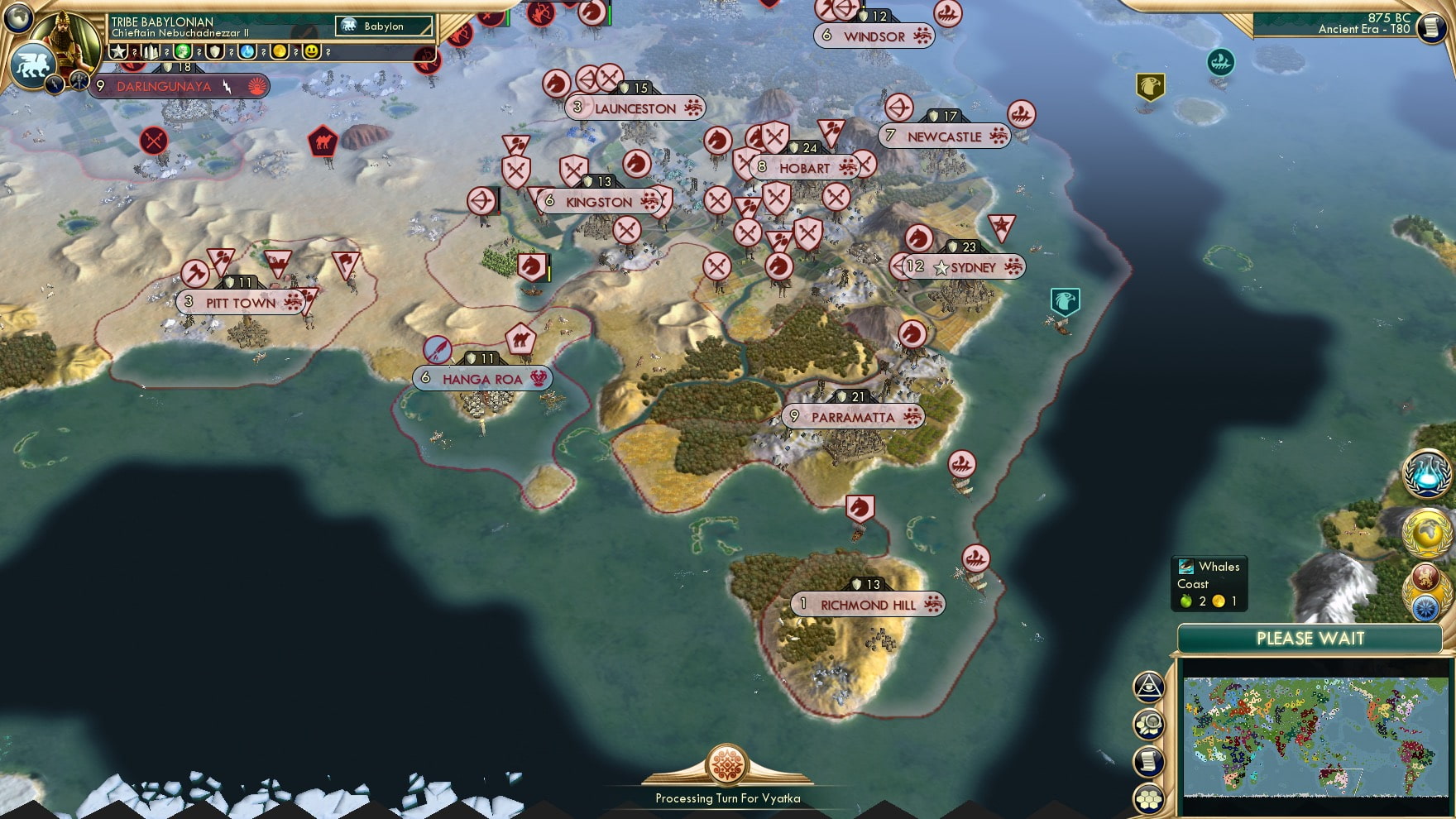
Task: Open the notification log scroll icon
Action: point(1149,762)
